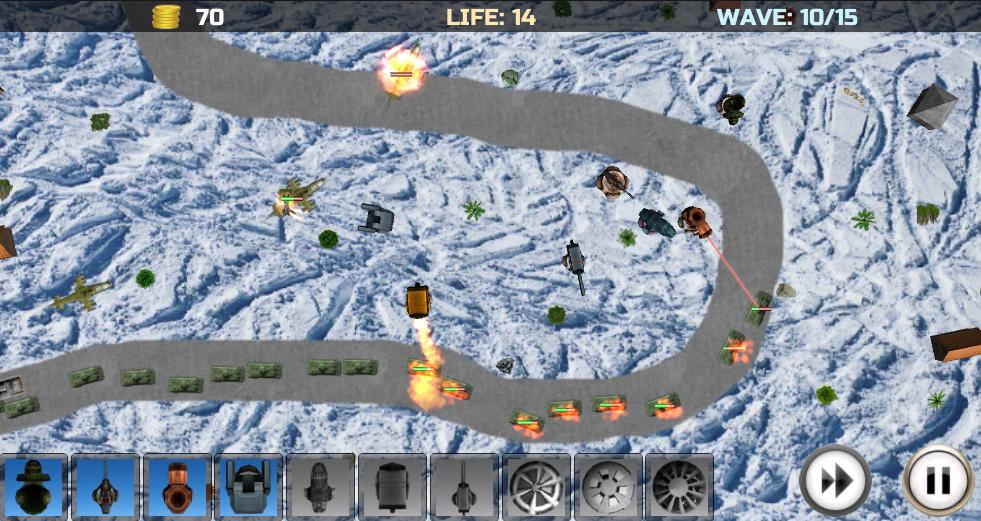Pick the twin-barrel grey turret tower
The height and width of the screenshot is (521, 981).
248,487
